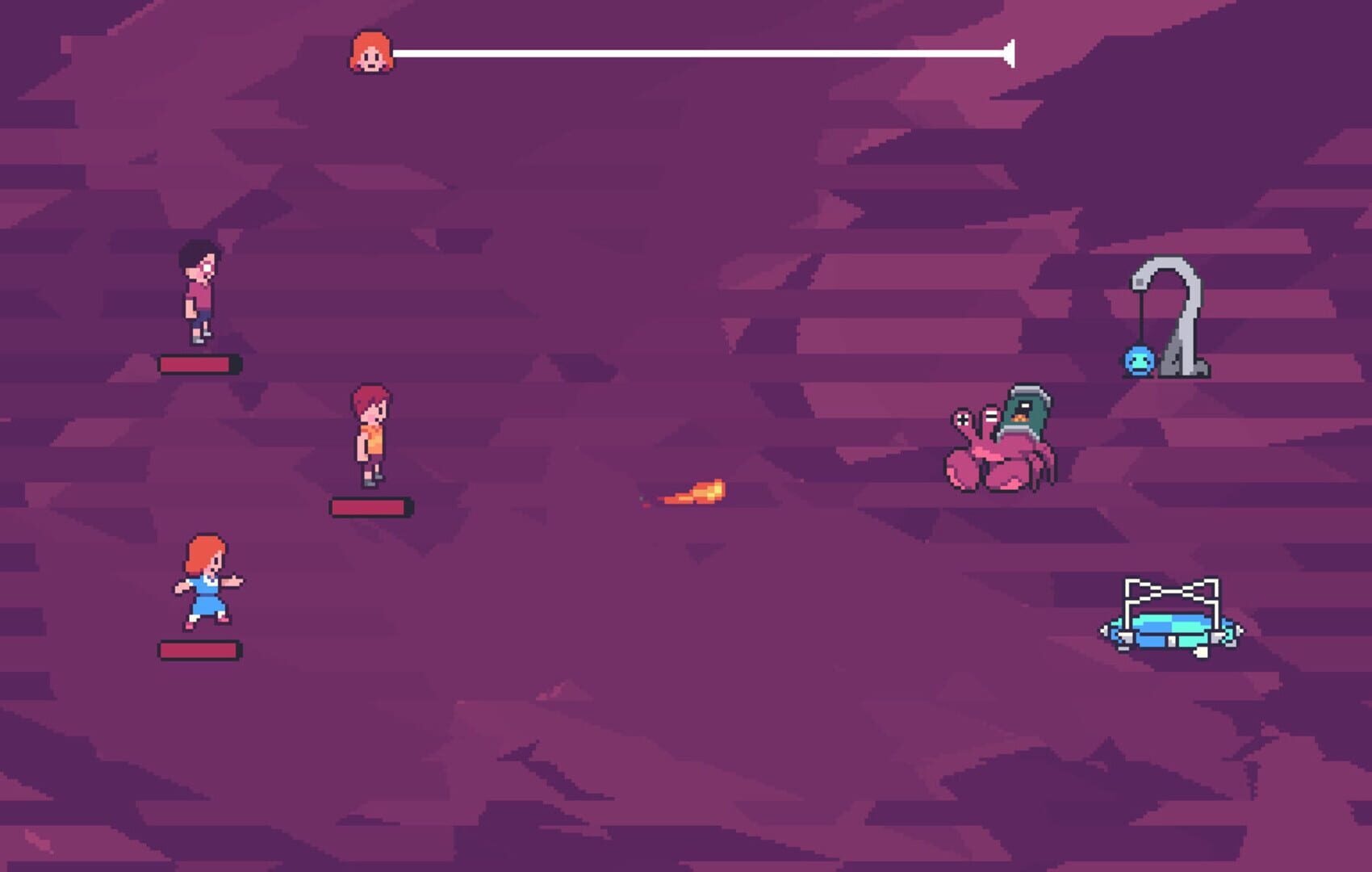Click the crab's right eyestalk

(991, 414)
